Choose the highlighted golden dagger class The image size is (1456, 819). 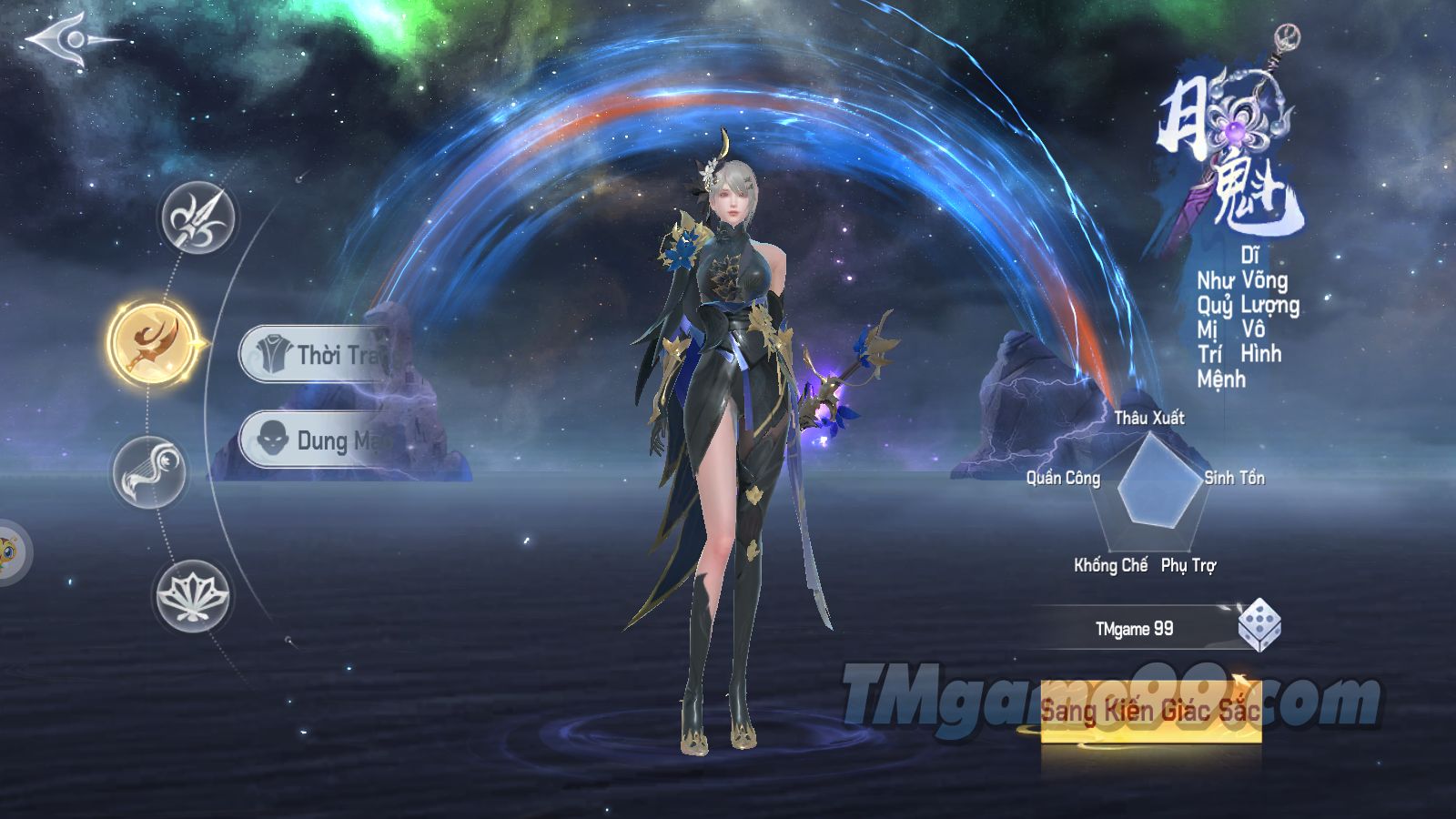coord(152,343)
